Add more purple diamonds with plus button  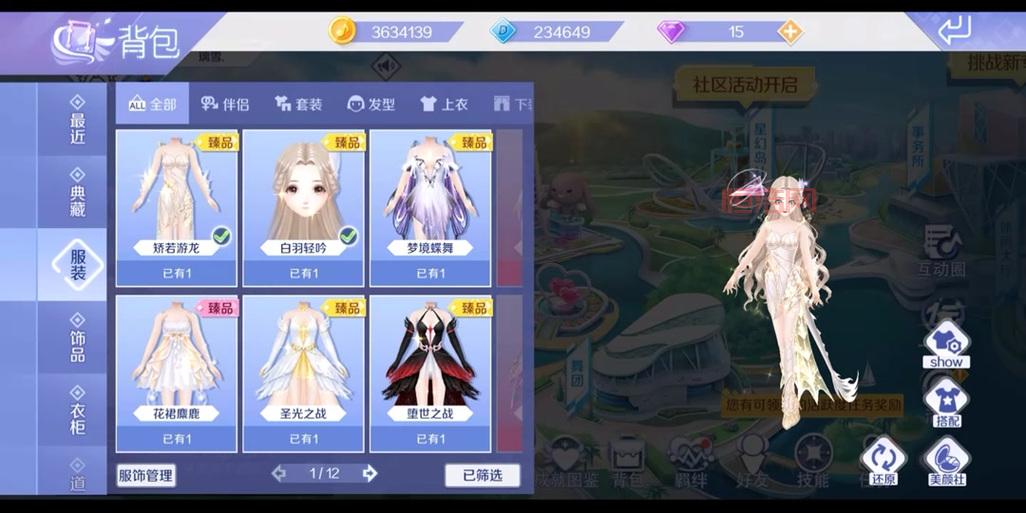click(x=790, y=32)
